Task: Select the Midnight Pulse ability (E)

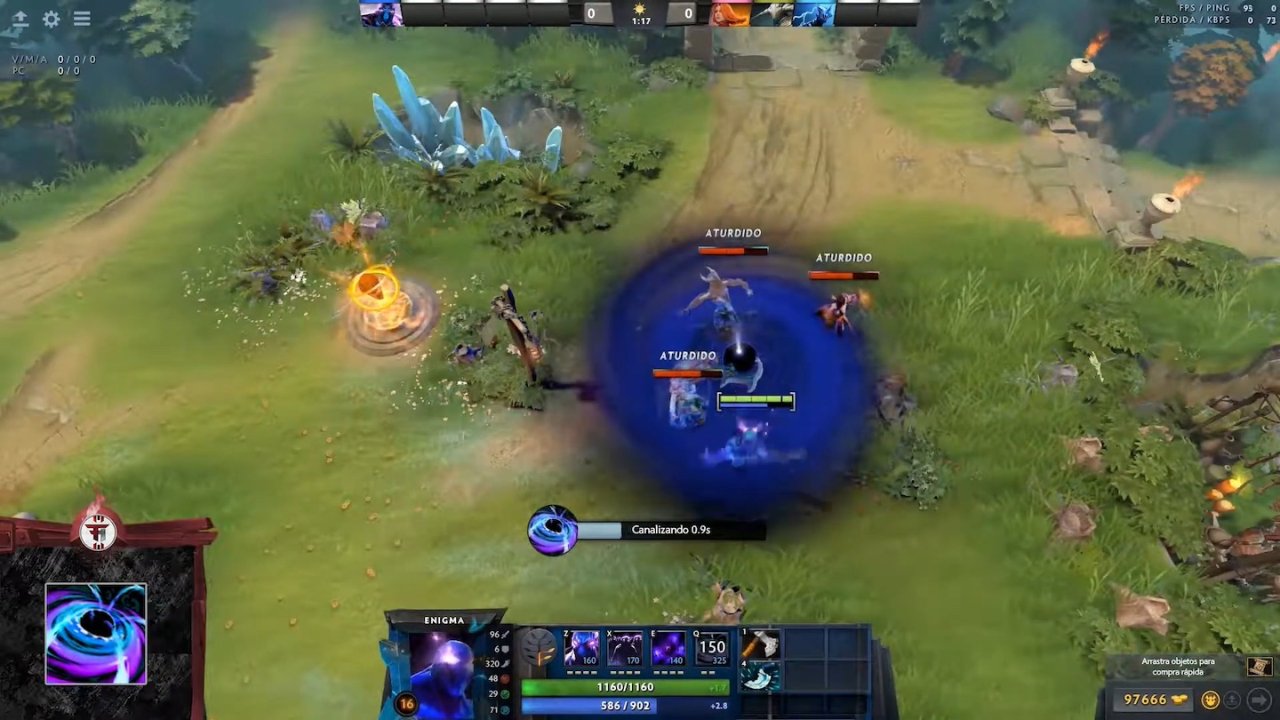Action: coord(667,648)
